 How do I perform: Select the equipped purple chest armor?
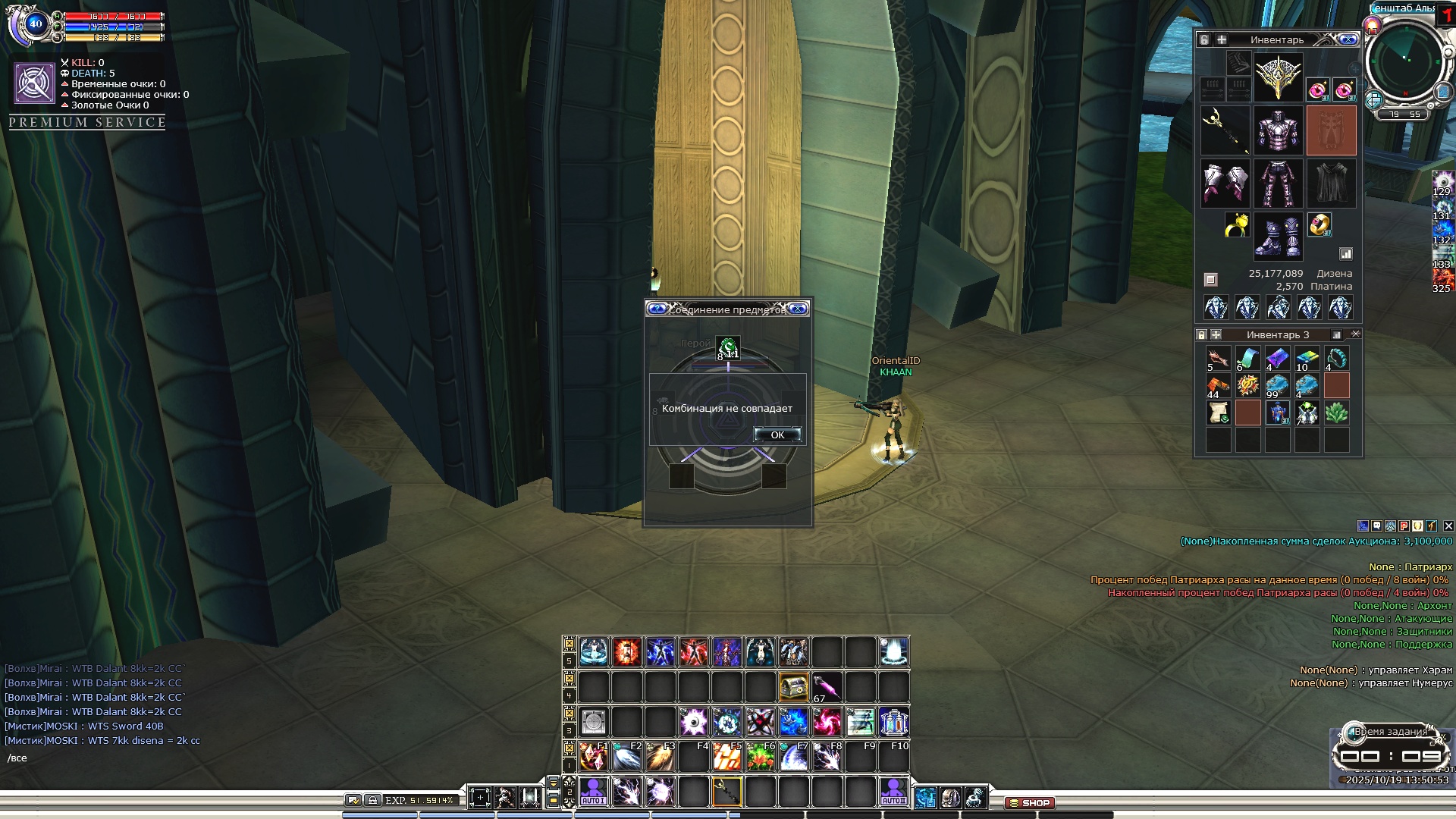[1278, 130]
